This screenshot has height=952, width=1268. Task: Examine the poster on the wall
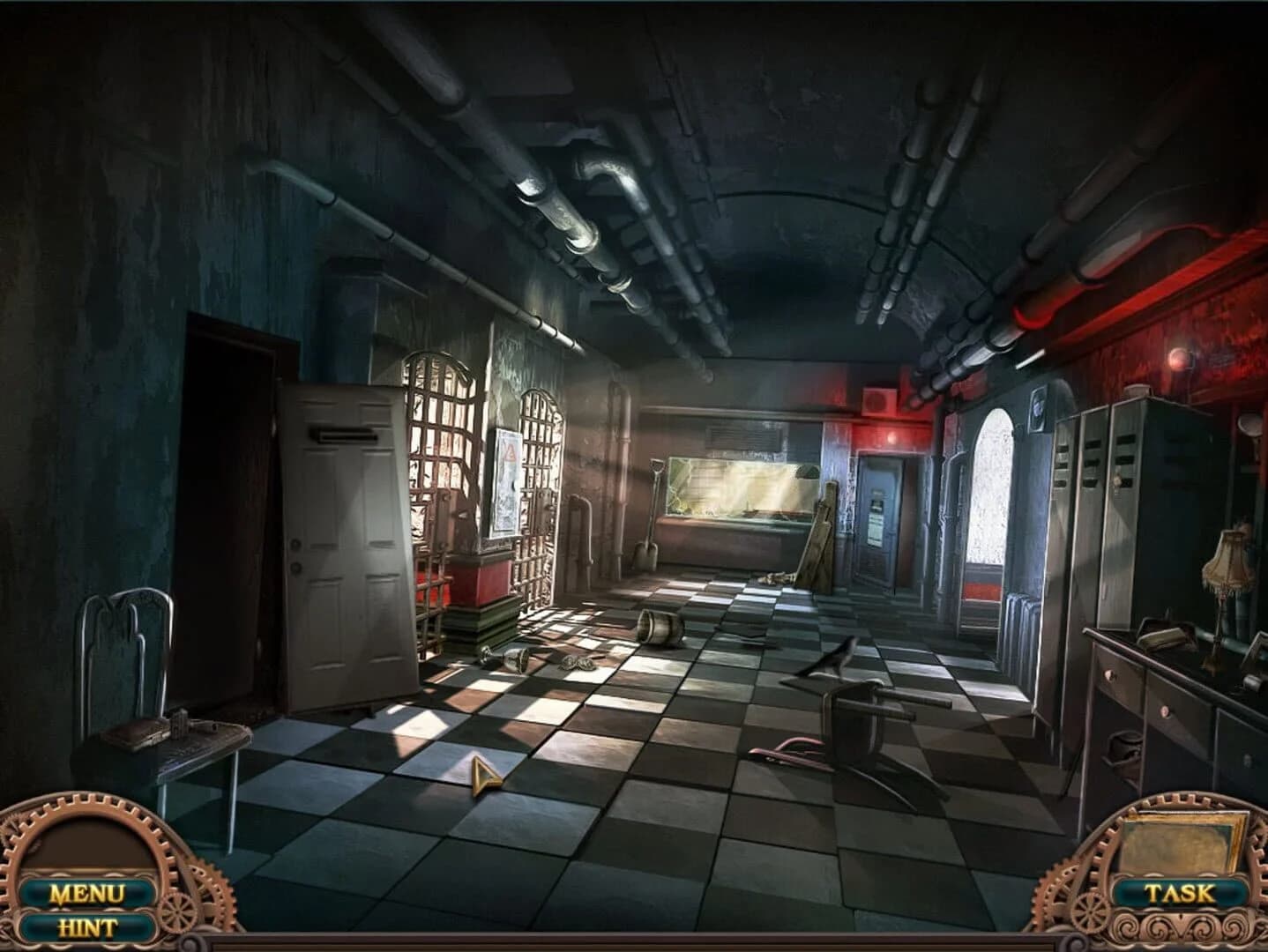click(507, 480)
